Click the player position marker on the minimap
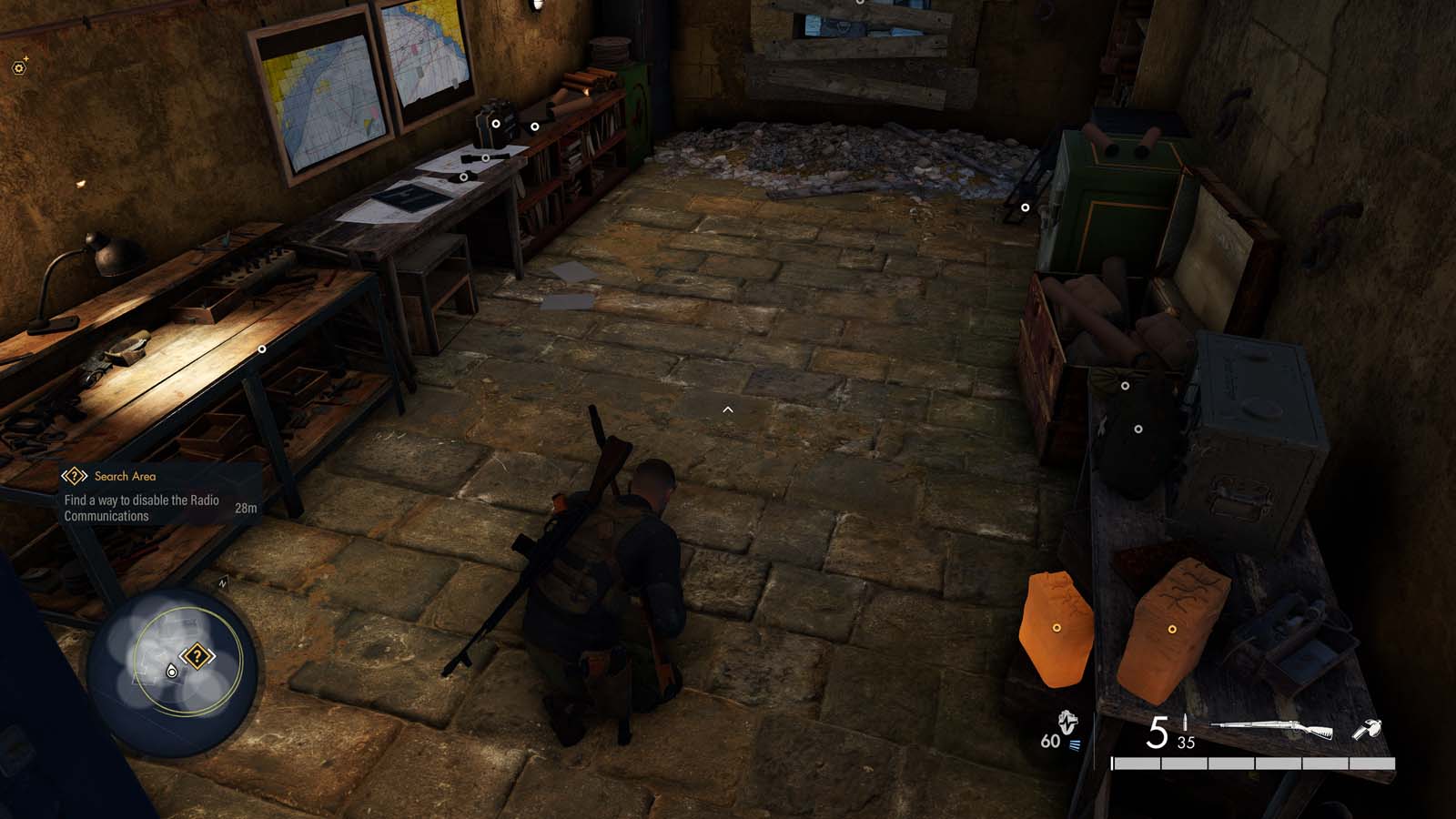 (x=171, y=671)
